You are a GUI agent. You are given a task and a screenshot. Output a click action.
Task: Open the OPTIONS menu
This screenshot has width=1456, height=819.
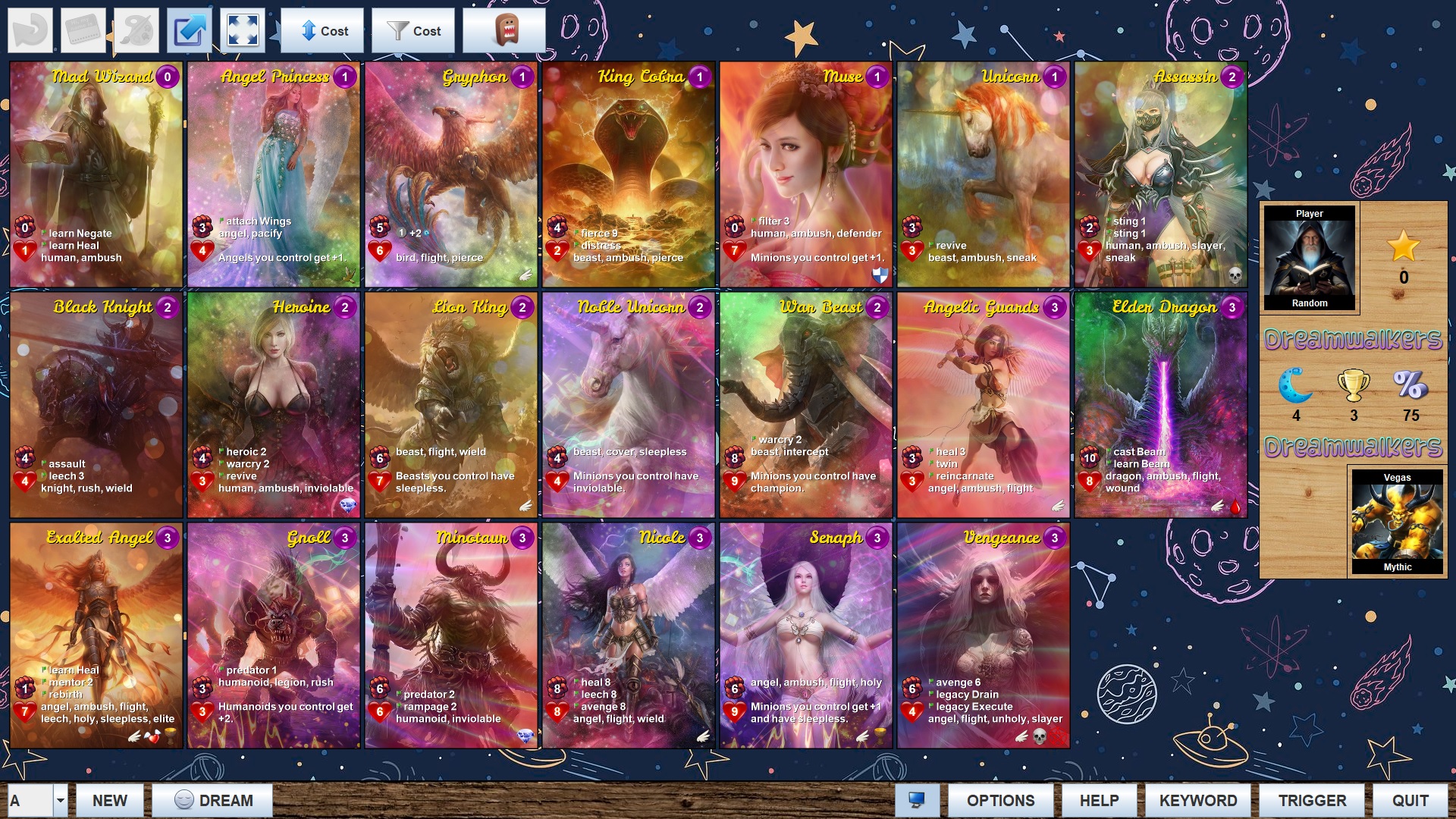(999, 800)
